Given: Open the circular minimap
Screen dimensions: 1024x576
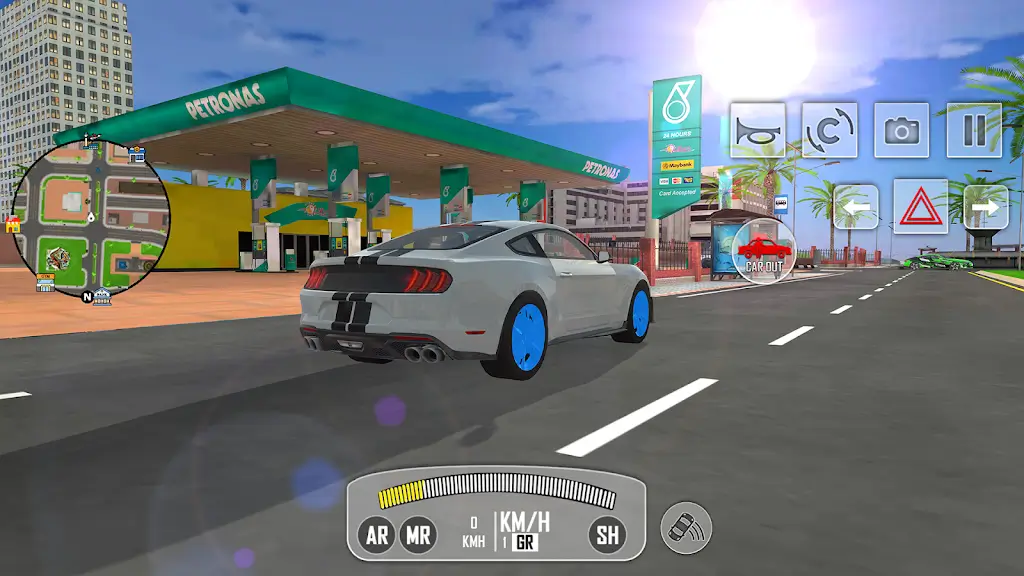Looking at the screenshot, I should (90, 218).
